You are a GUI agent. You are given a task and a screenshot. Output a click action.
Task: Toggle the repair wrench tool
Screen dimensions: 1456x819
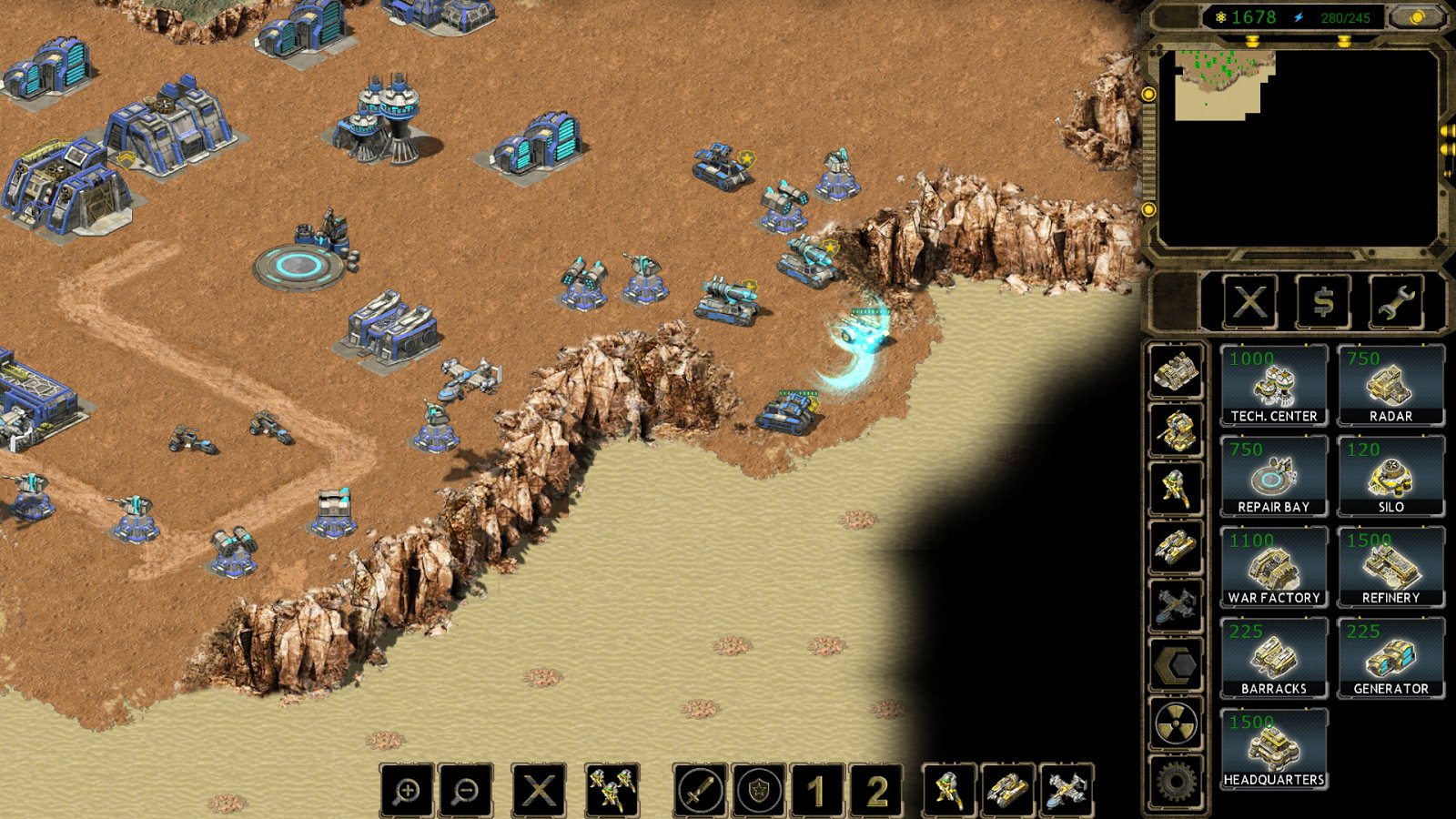[x=1395, y=302]
